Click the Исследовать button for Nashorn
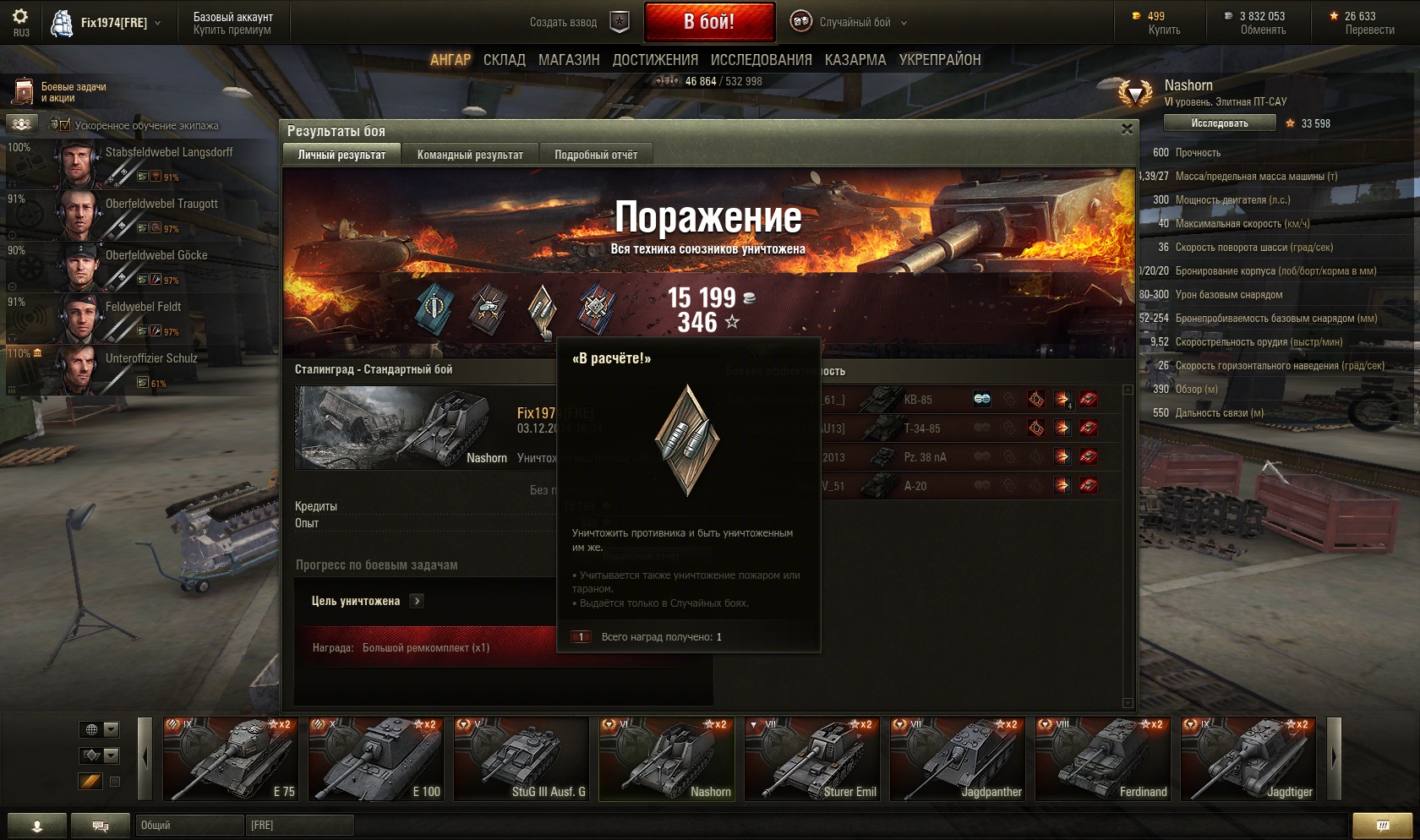Viewport: 1420px width, 840px height. pos(1219,123)
